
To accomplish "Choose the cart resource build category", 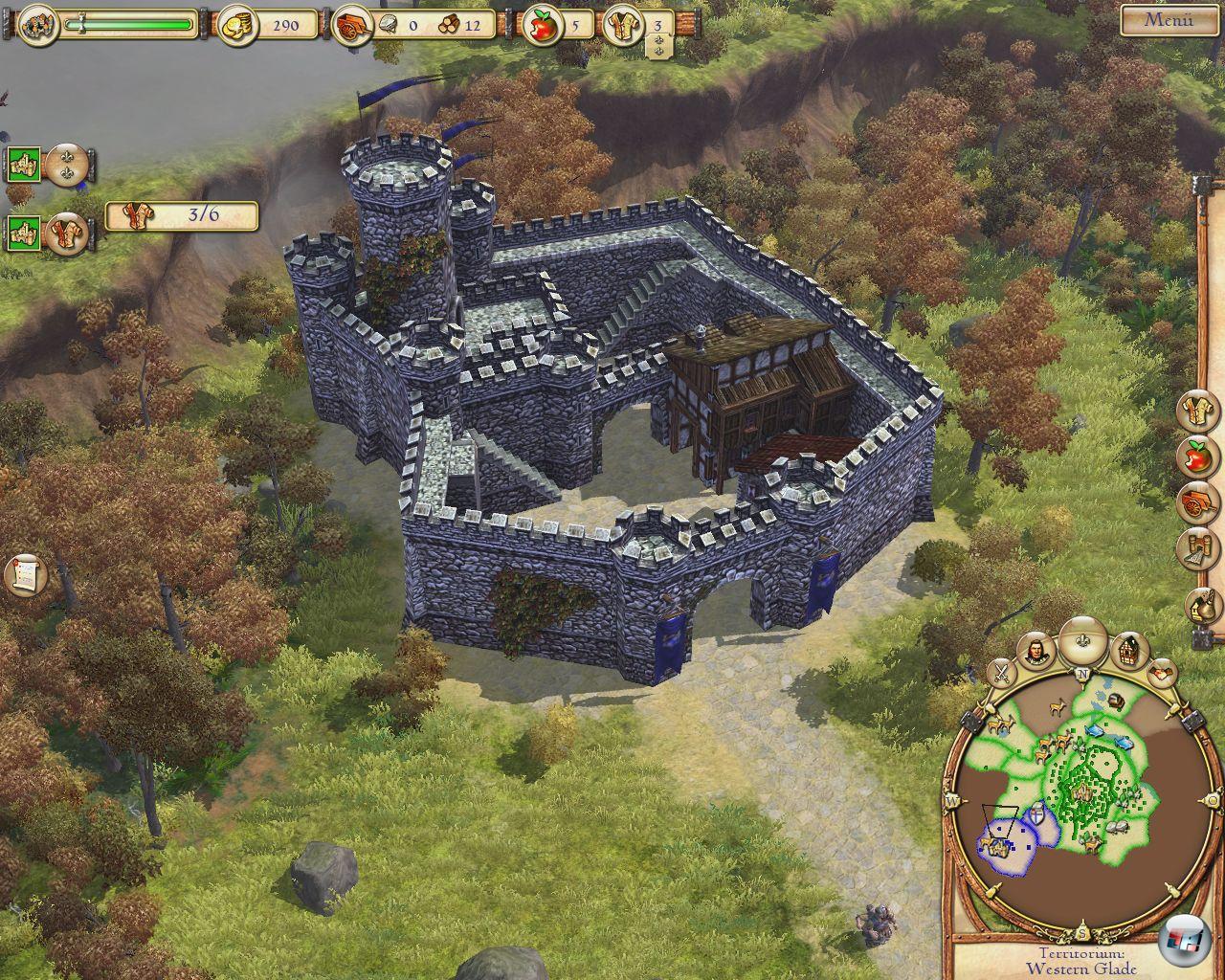I will click(x=1196, y=501).
